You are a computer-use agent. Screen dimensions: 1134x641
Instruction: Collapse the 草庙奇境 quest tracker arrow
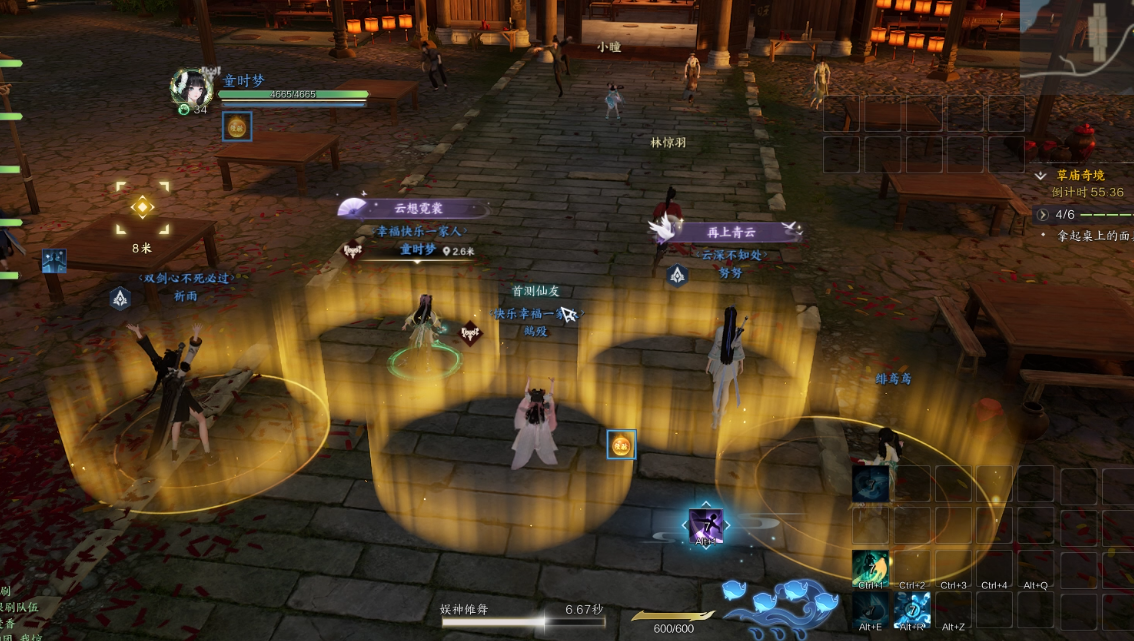[1041, 175]
